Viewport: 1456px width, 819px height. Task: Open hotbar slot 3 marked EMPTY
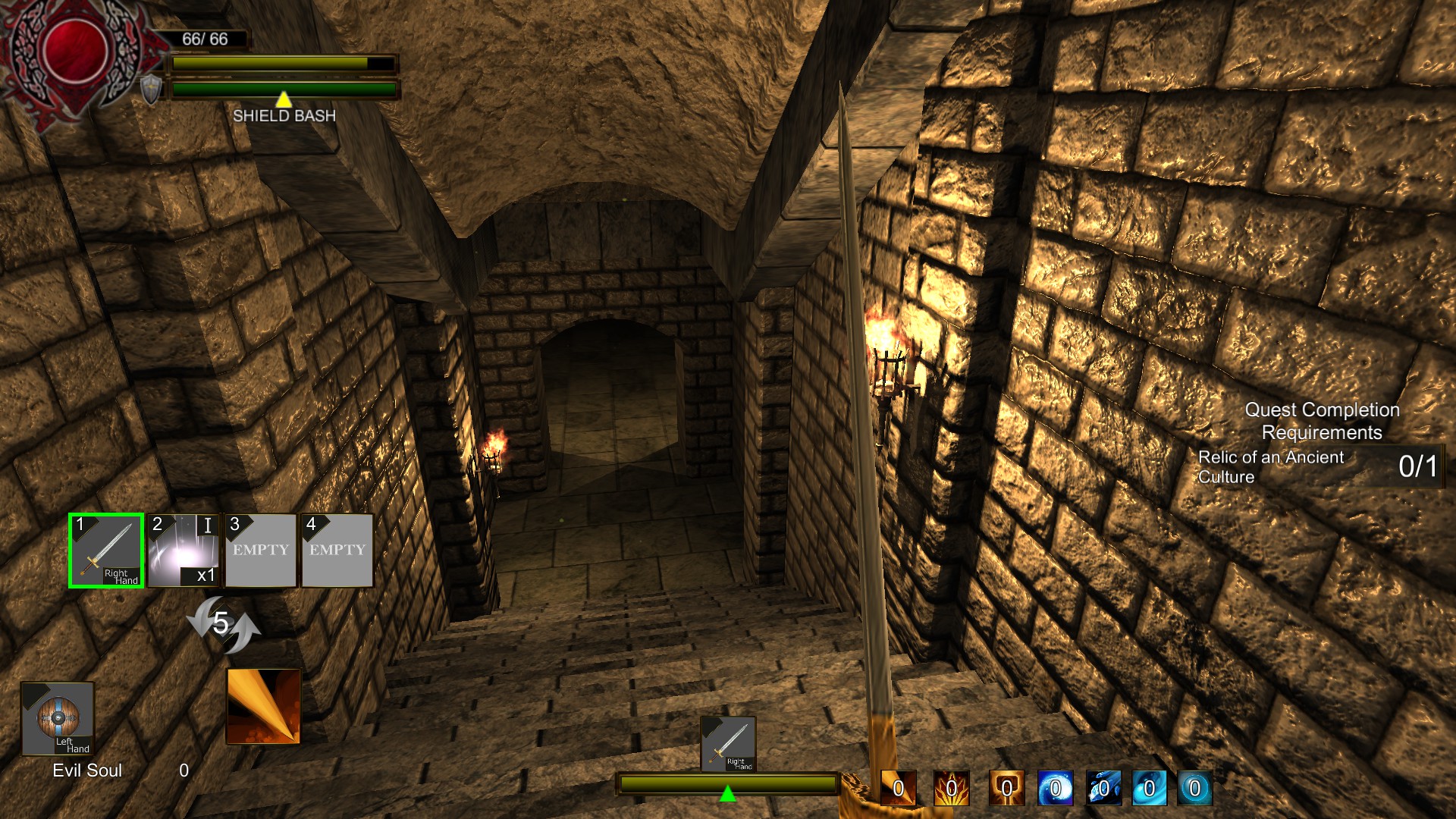[x=260, y=550]
